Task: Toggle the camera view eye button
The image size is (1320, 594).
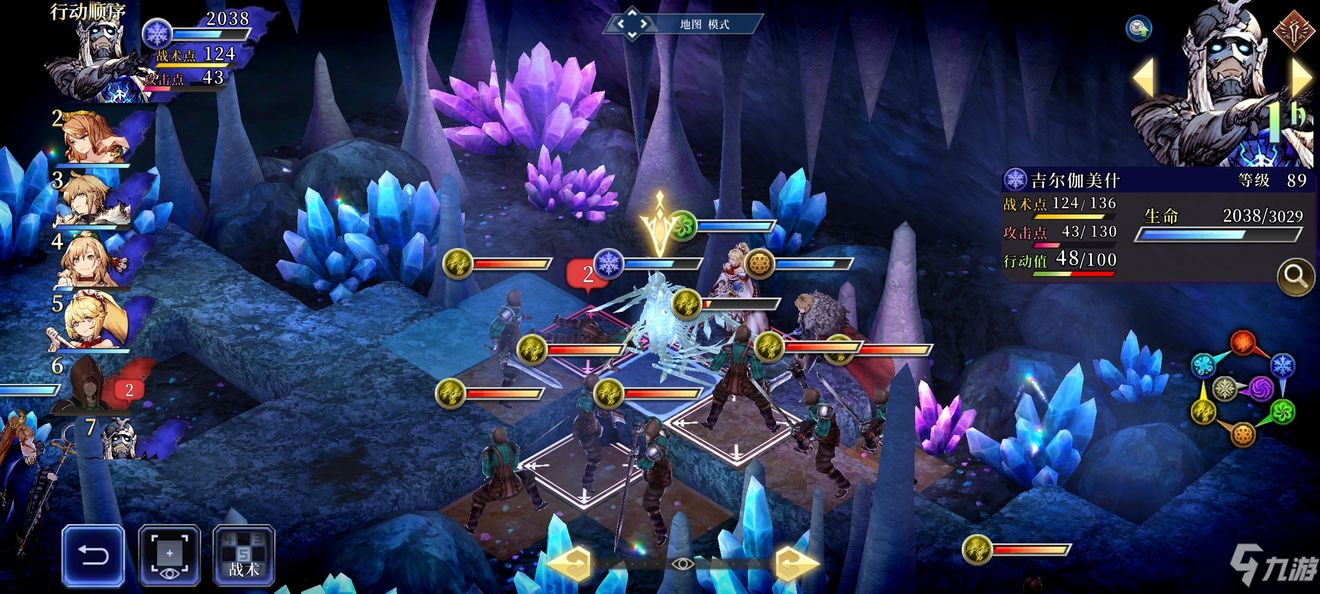Action: (169, 556)
